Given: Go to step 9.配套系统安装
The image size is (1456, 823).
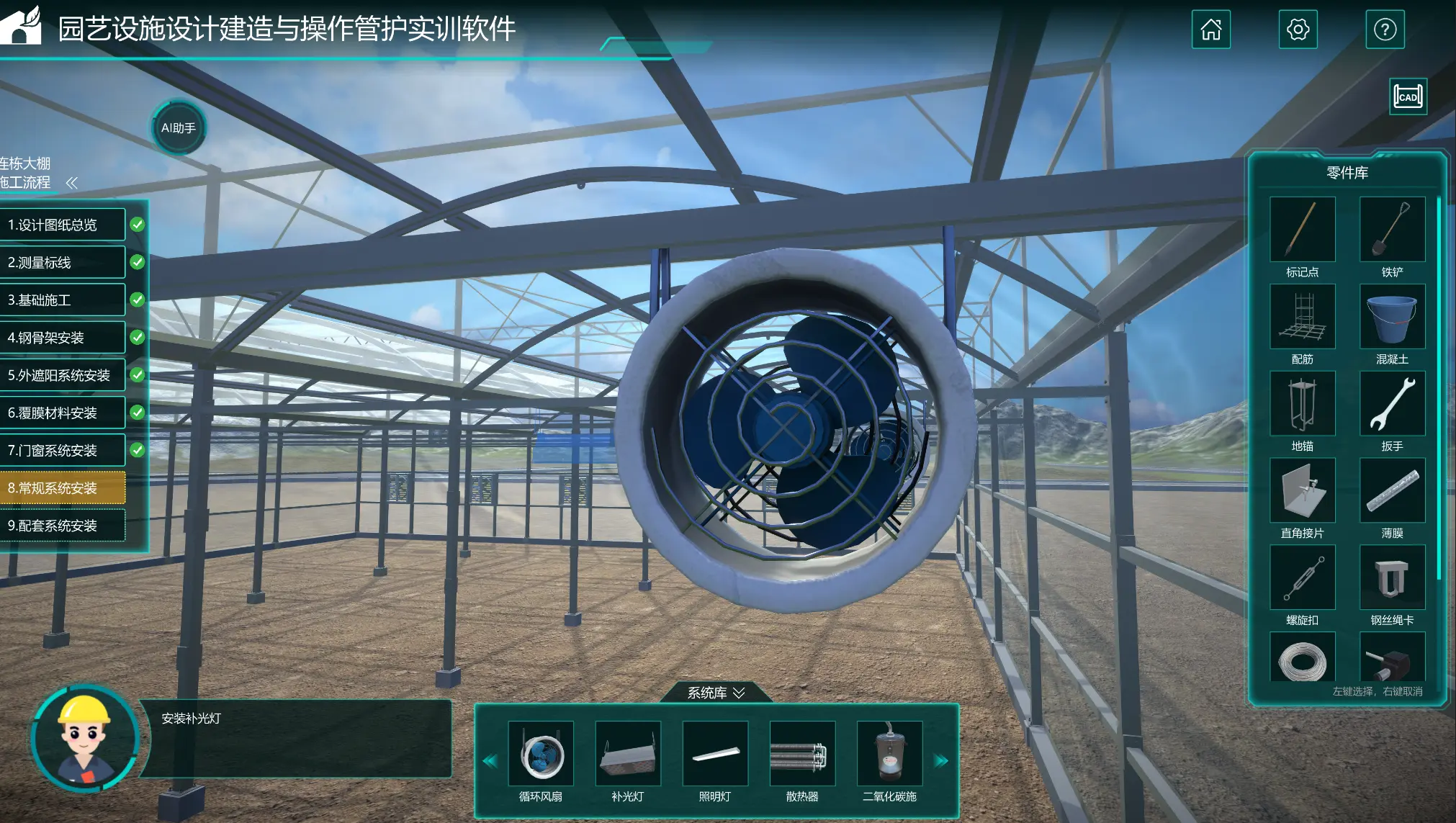Looking at the screenshot, I should [x=63, y=526].
